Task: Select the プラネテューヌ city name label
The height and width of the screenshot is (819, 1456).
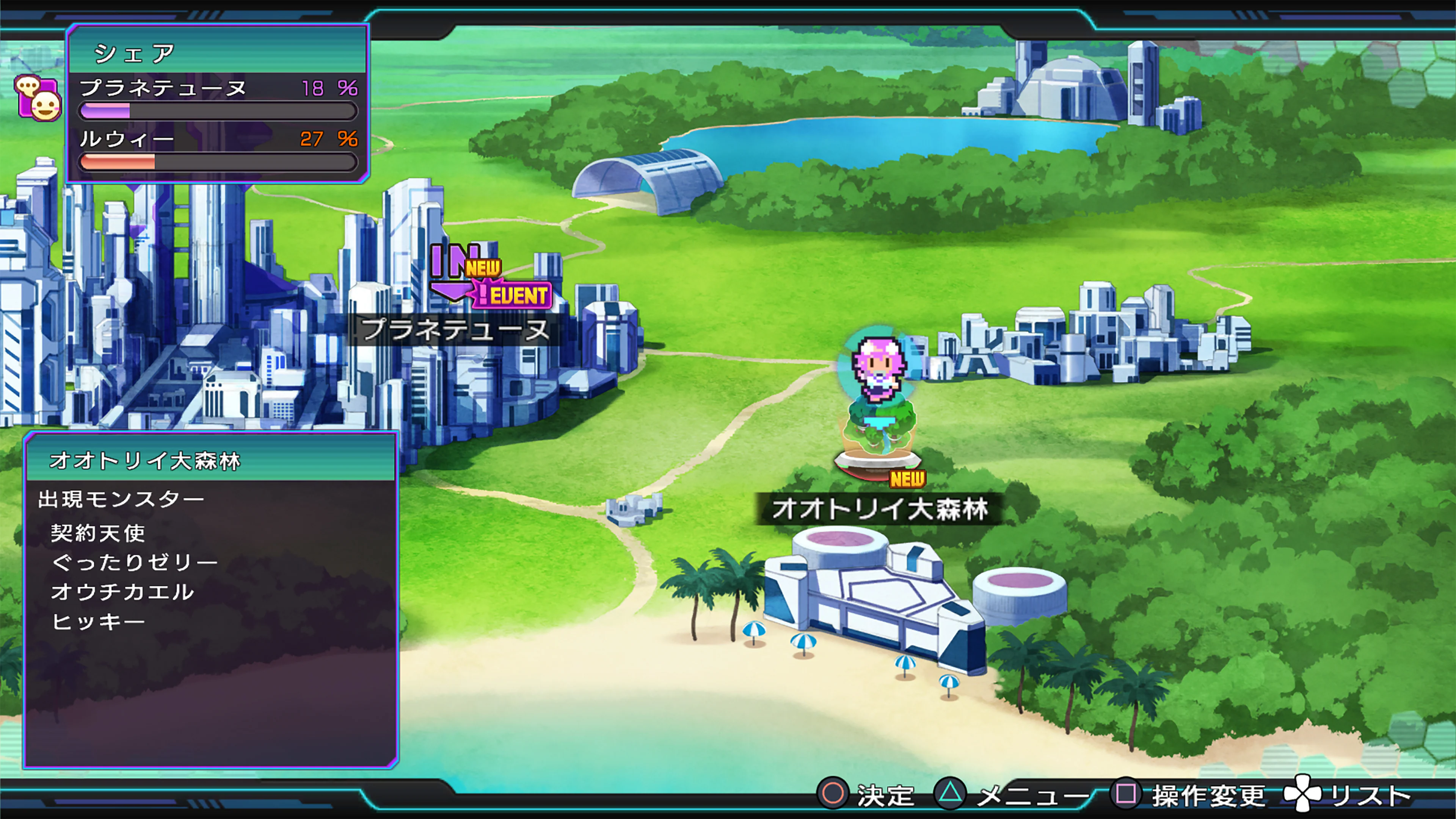Action: coord(455,329)
